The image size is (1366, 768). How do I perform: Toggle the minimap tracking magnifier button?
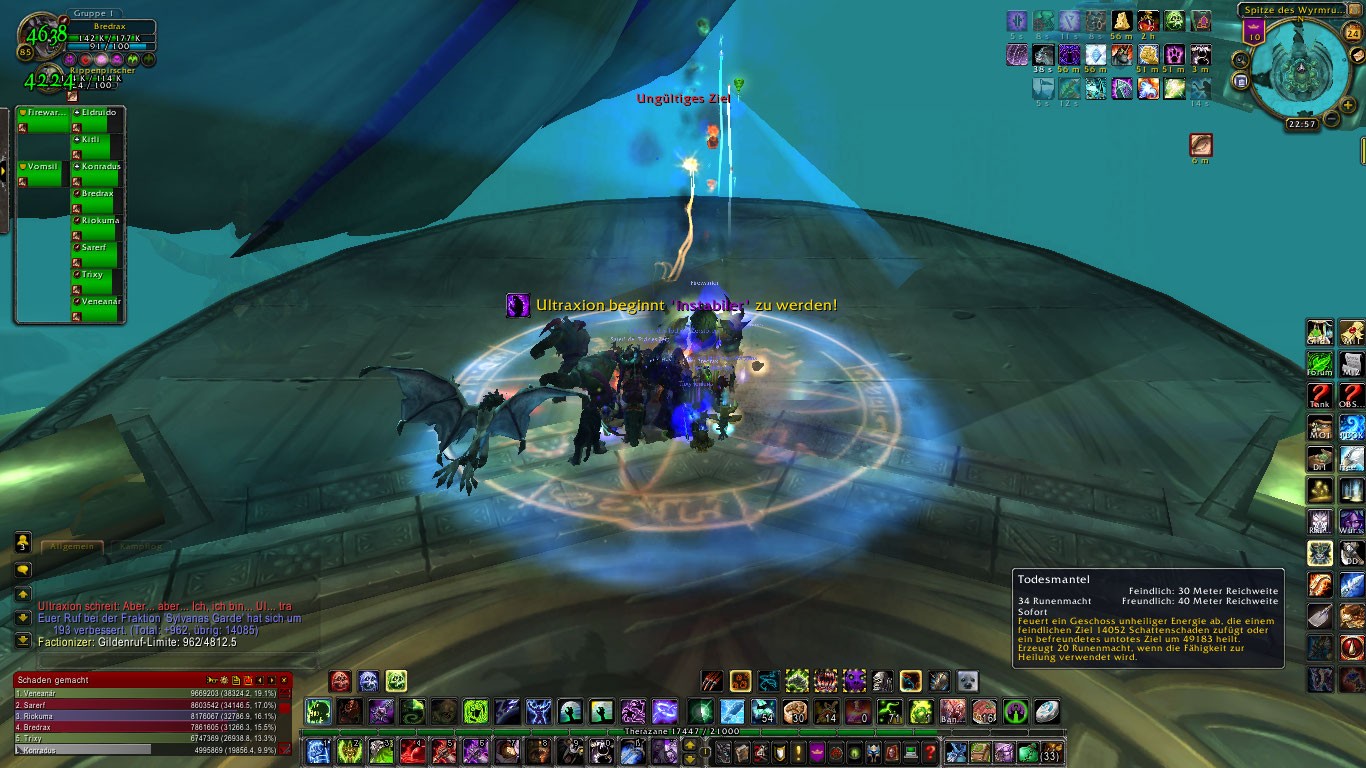[1240, 60]
